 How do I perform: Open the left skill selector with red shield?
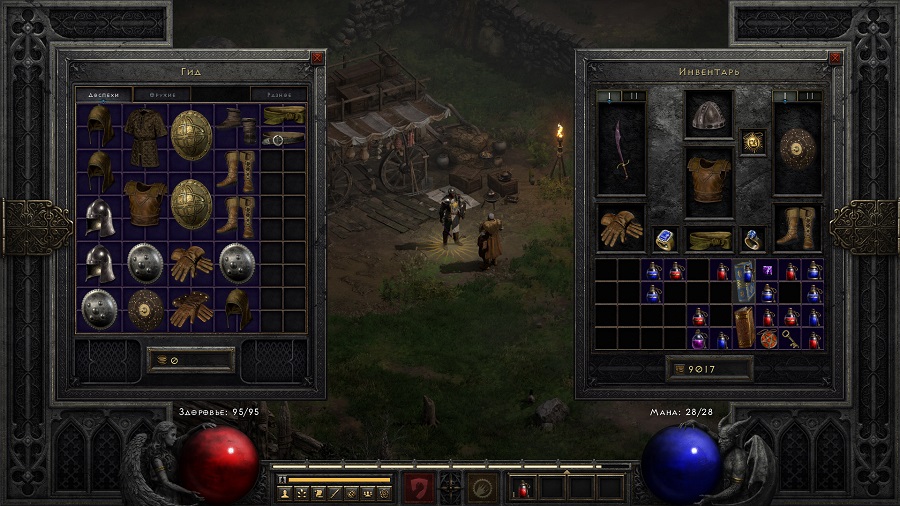pyautogui.click(x=418, y=487)
